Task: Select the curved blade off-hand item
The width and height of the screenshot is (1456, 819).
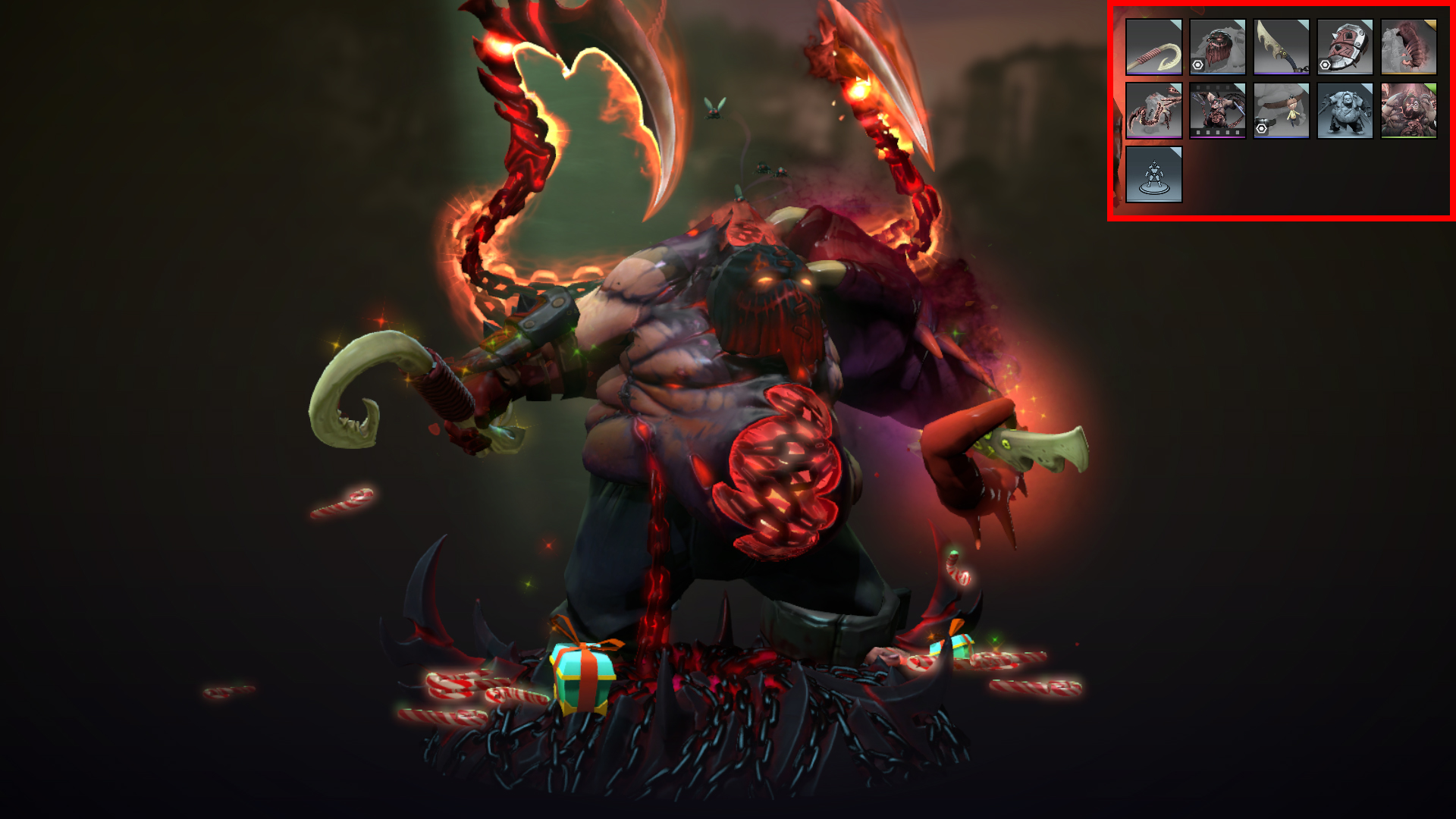Action: click(x=1282, y=45)
